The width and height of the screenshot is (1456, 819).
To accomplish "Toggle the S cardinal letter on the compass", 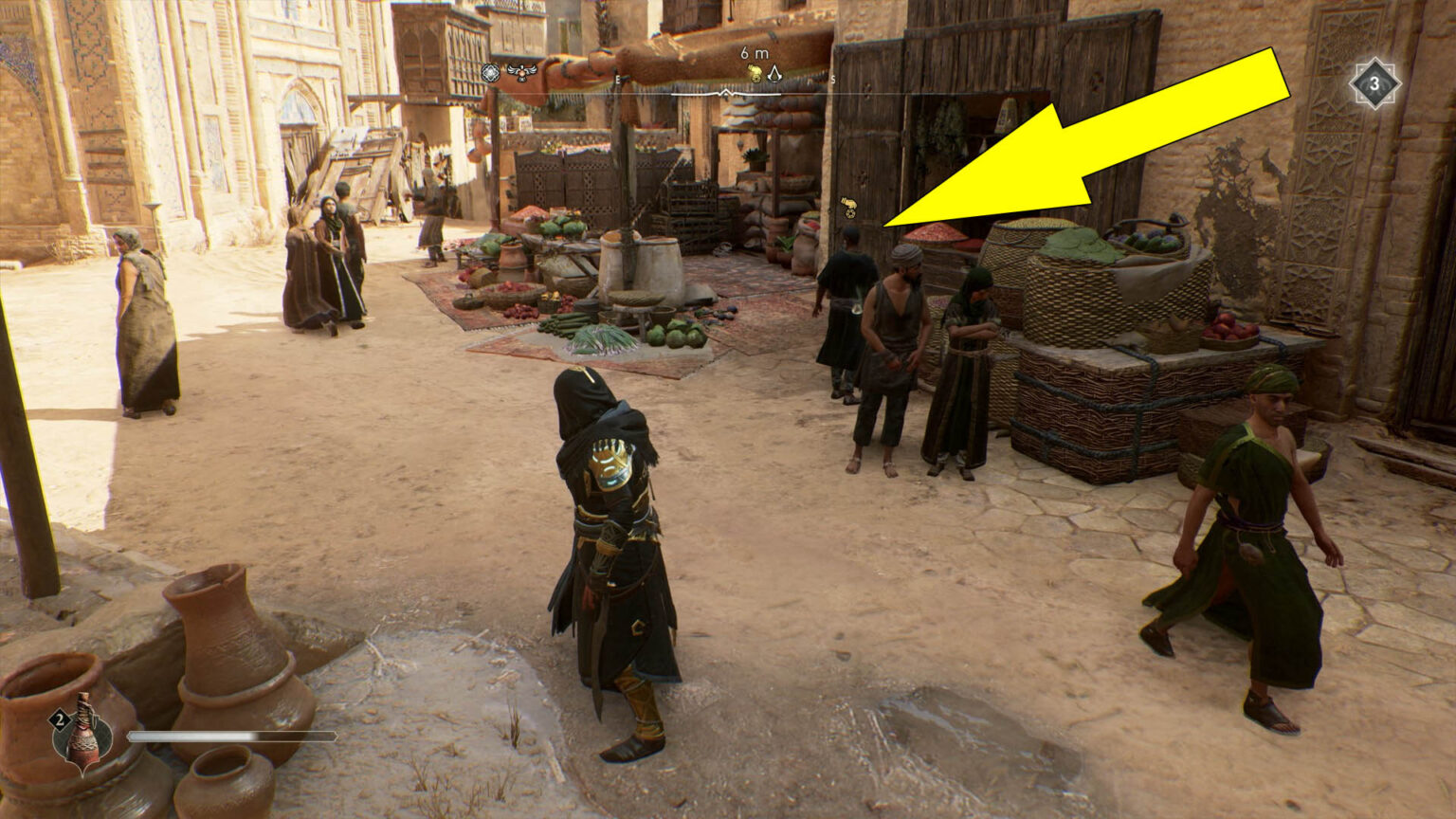I will (833, 80).
